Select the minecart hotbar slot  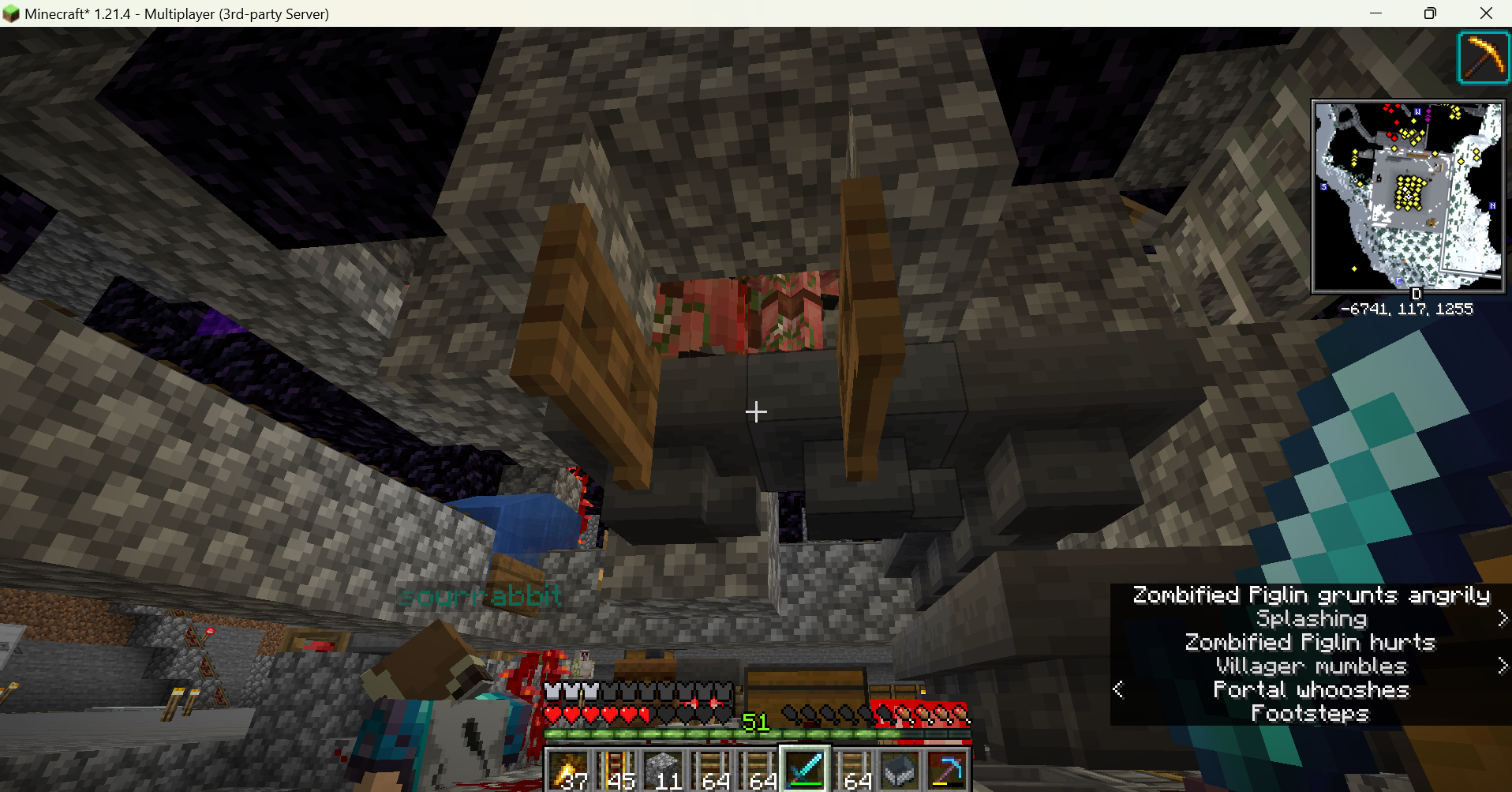900,770
